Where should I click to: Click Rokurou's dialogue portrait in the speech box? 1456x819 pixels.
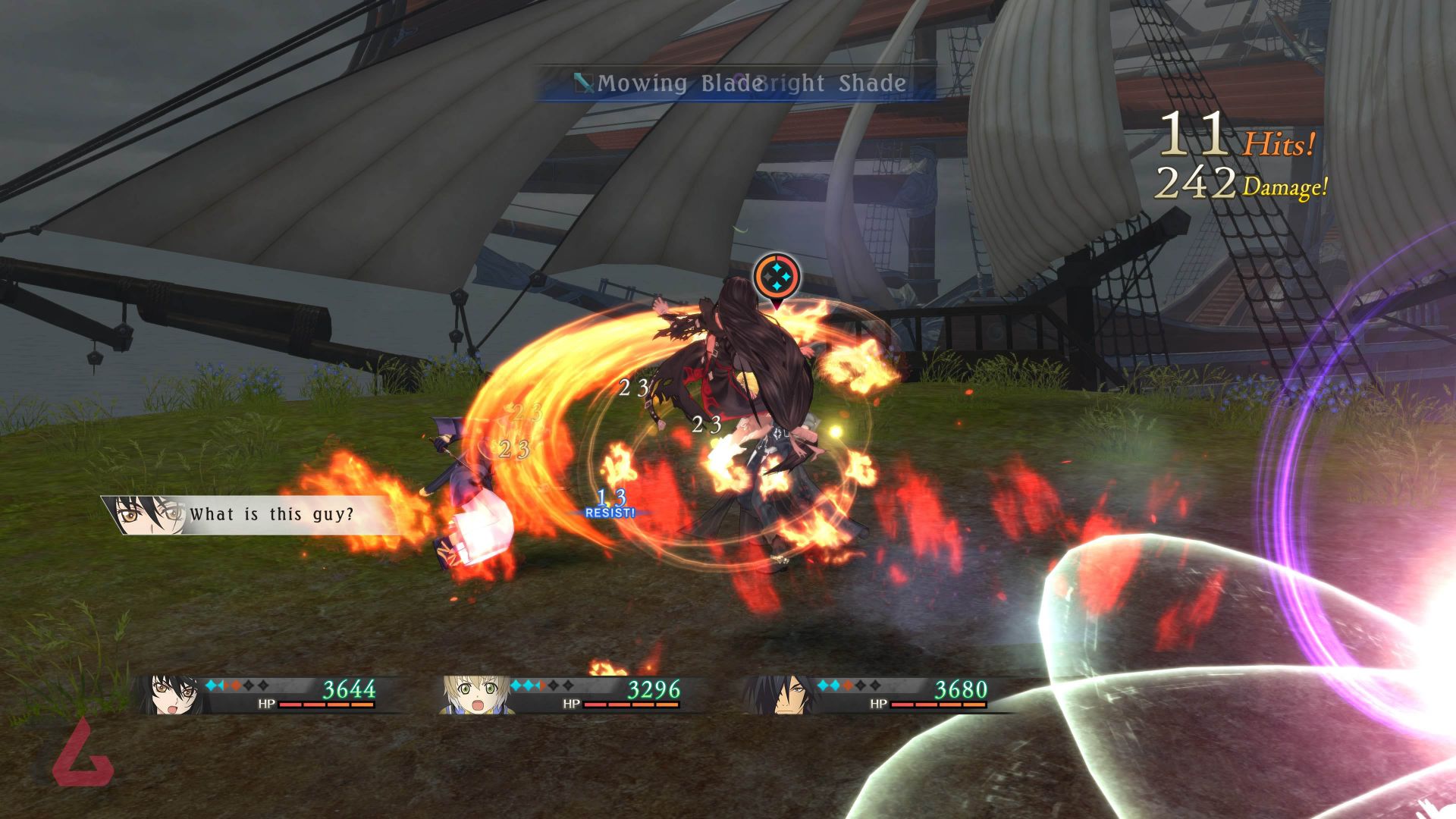coord(148,516)
